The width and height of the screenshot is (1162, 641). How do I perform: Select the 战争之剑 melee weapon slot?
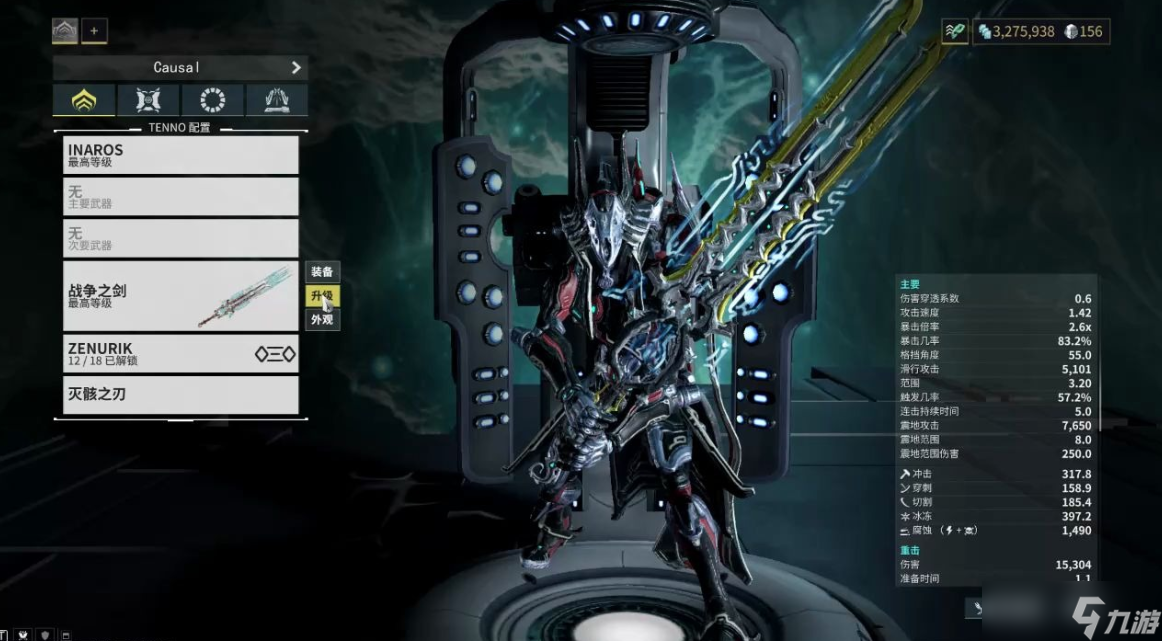[180, 296]
